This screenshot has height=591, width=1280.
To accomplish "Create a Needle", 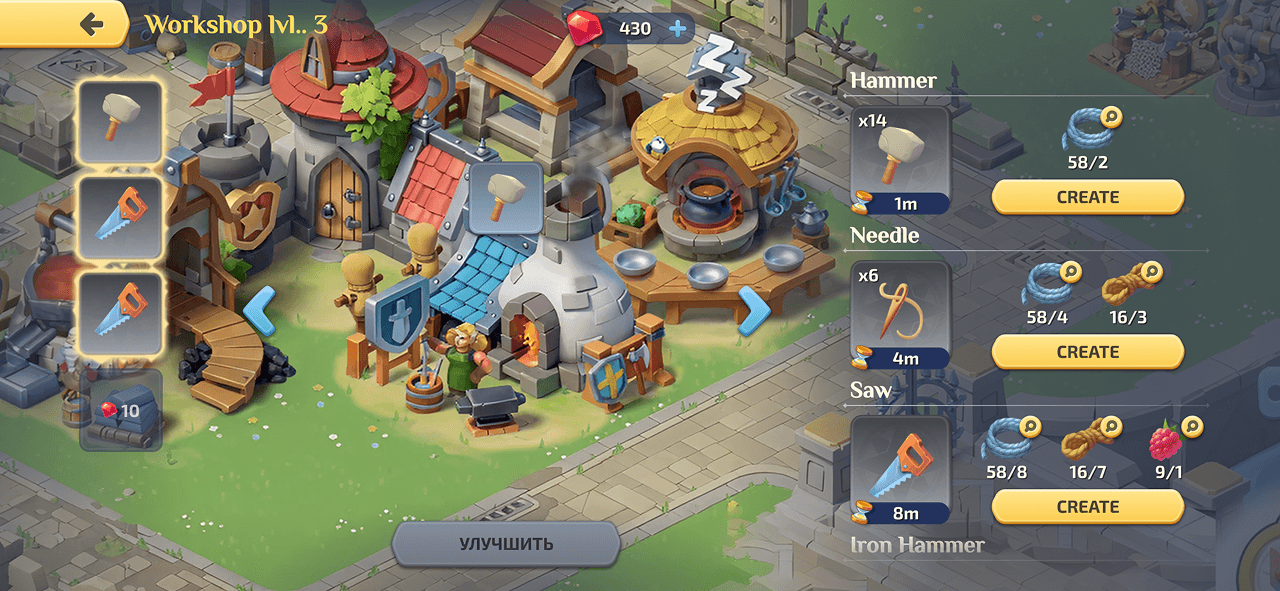I will pyautogui.click(x=1087, y=352).
